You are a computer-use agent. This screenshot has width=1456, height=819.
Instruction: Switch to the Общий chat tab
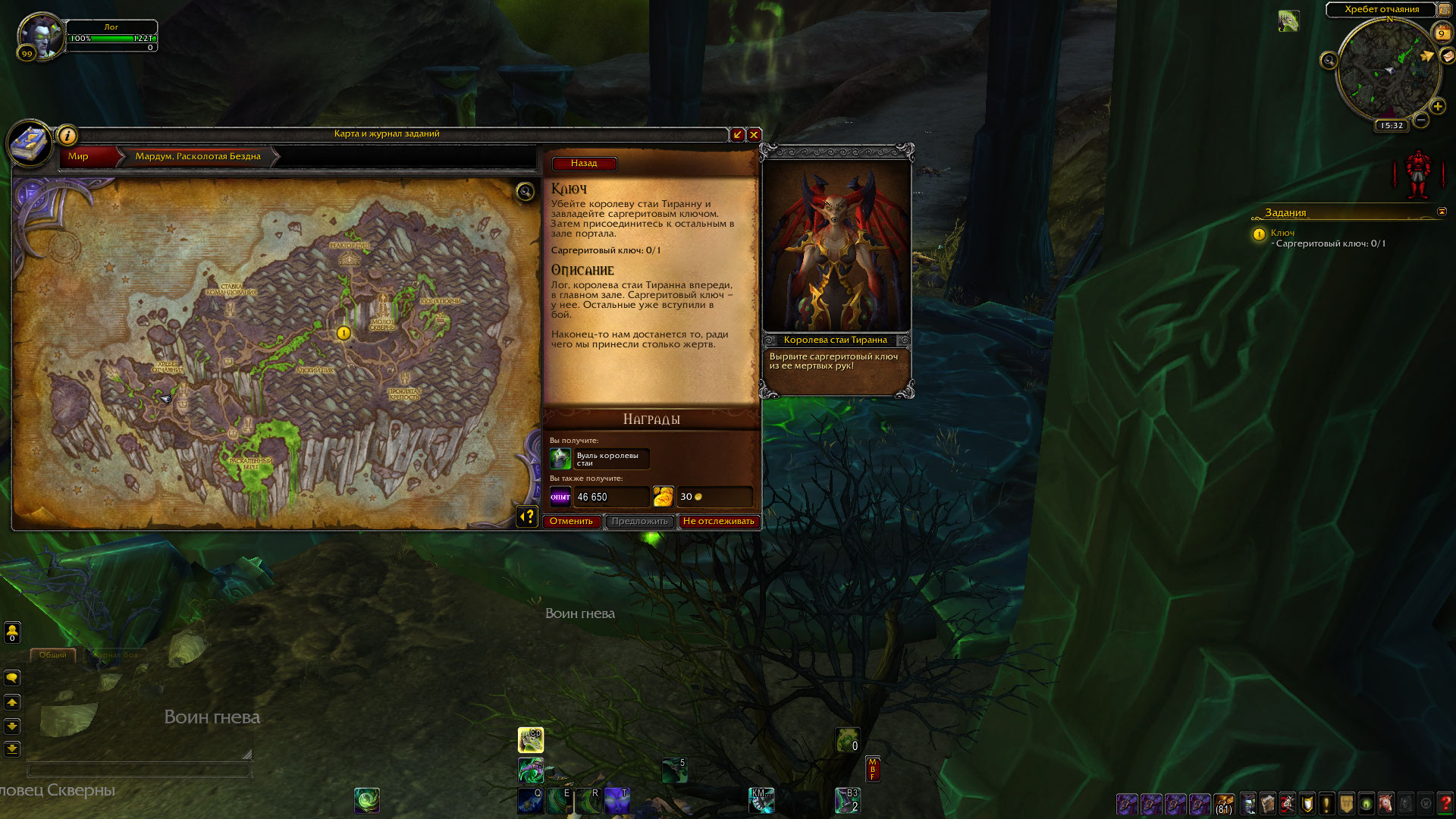(x=52, y=654)
